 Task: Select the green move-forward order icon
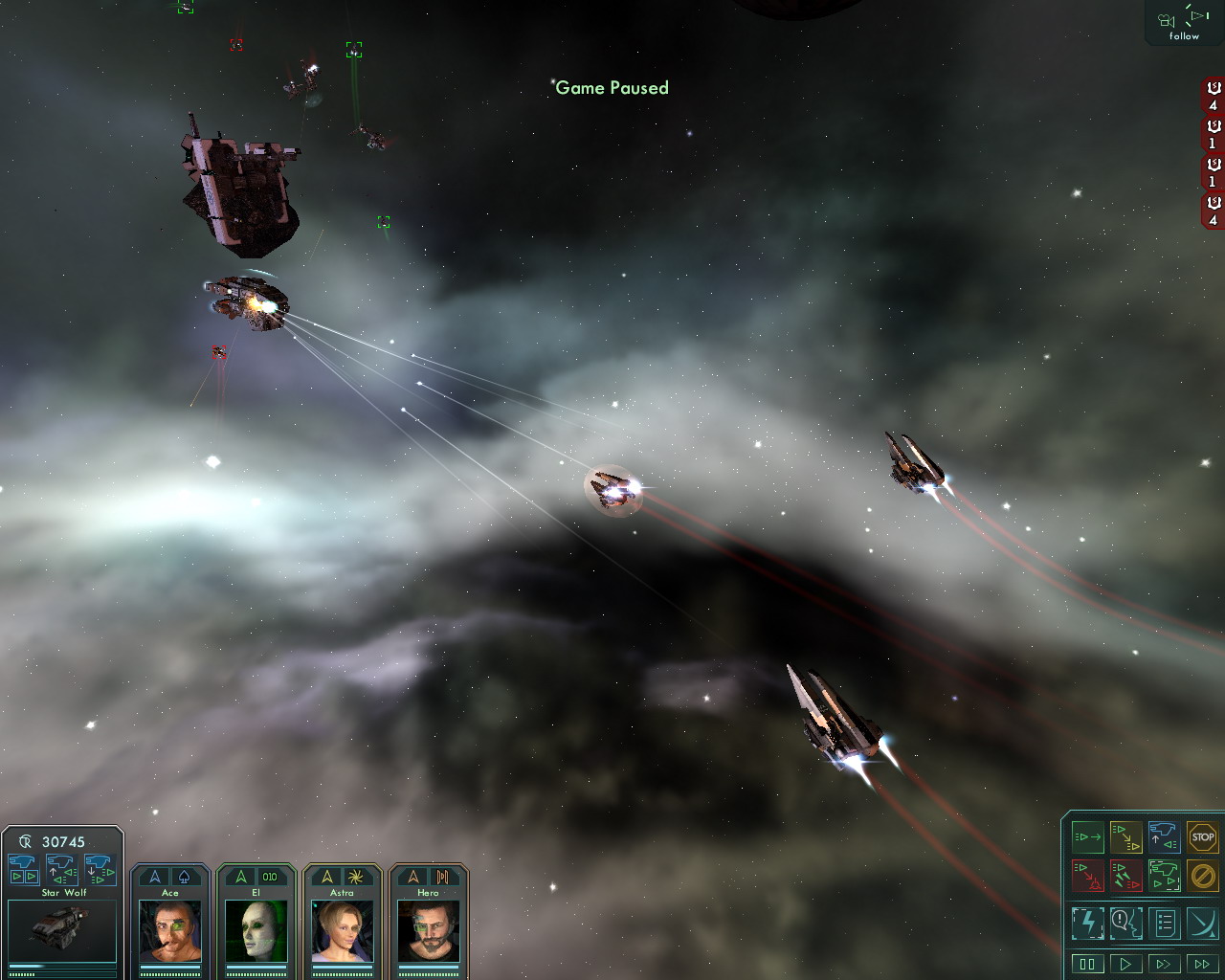[1088, 837]
